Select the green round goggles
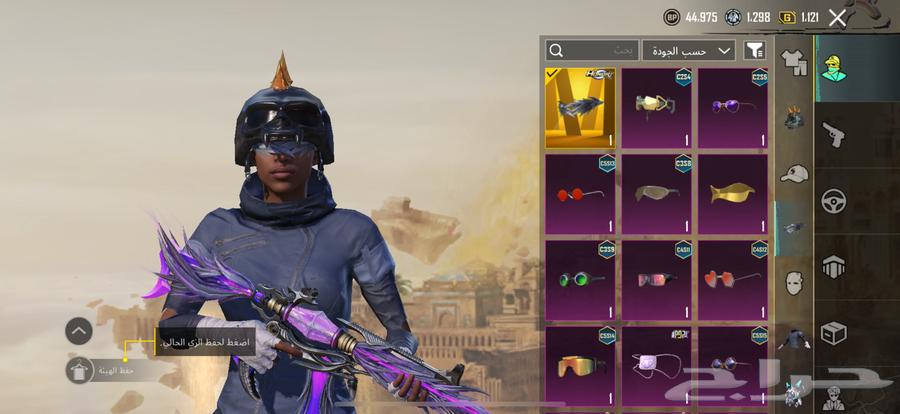The width and height of the screenshot is (900, 414). pyautogui.click(x=580, y=279)
